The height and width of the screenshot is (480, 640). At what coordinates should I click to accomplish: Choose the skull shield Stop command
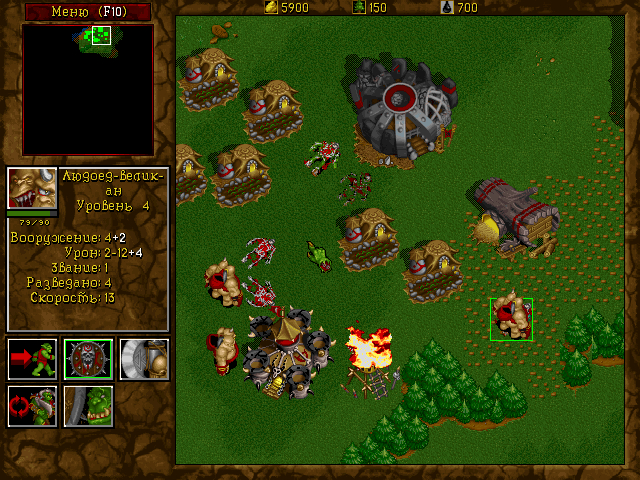click(88, 359)
